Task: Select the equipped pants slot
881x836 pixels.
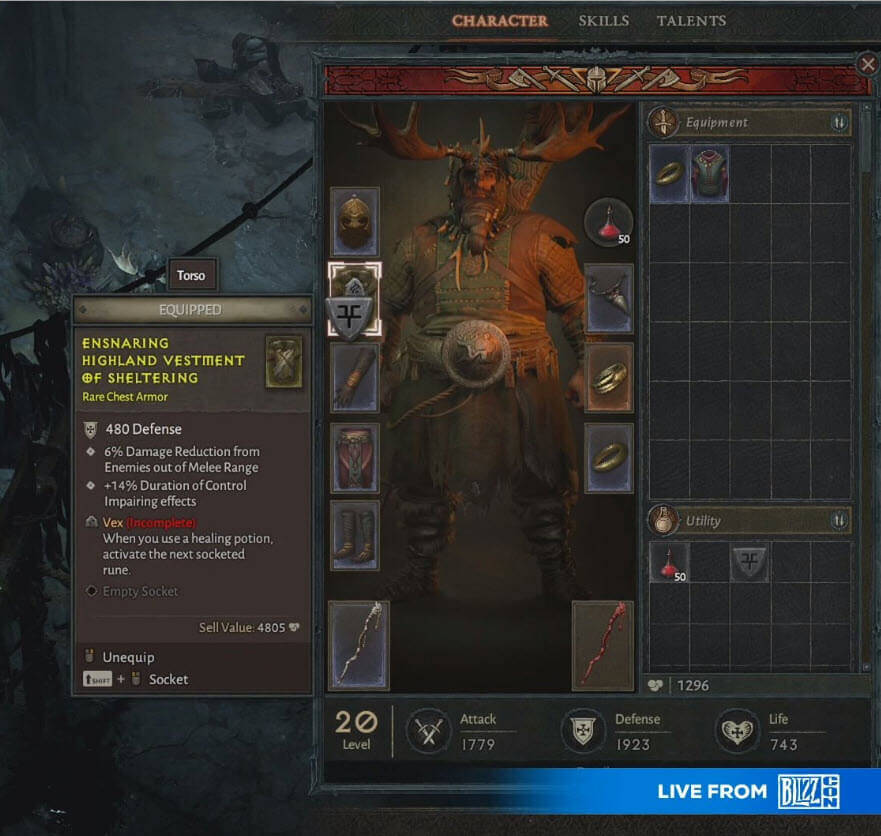Action: pyautogui.click(x=355, y=457)
